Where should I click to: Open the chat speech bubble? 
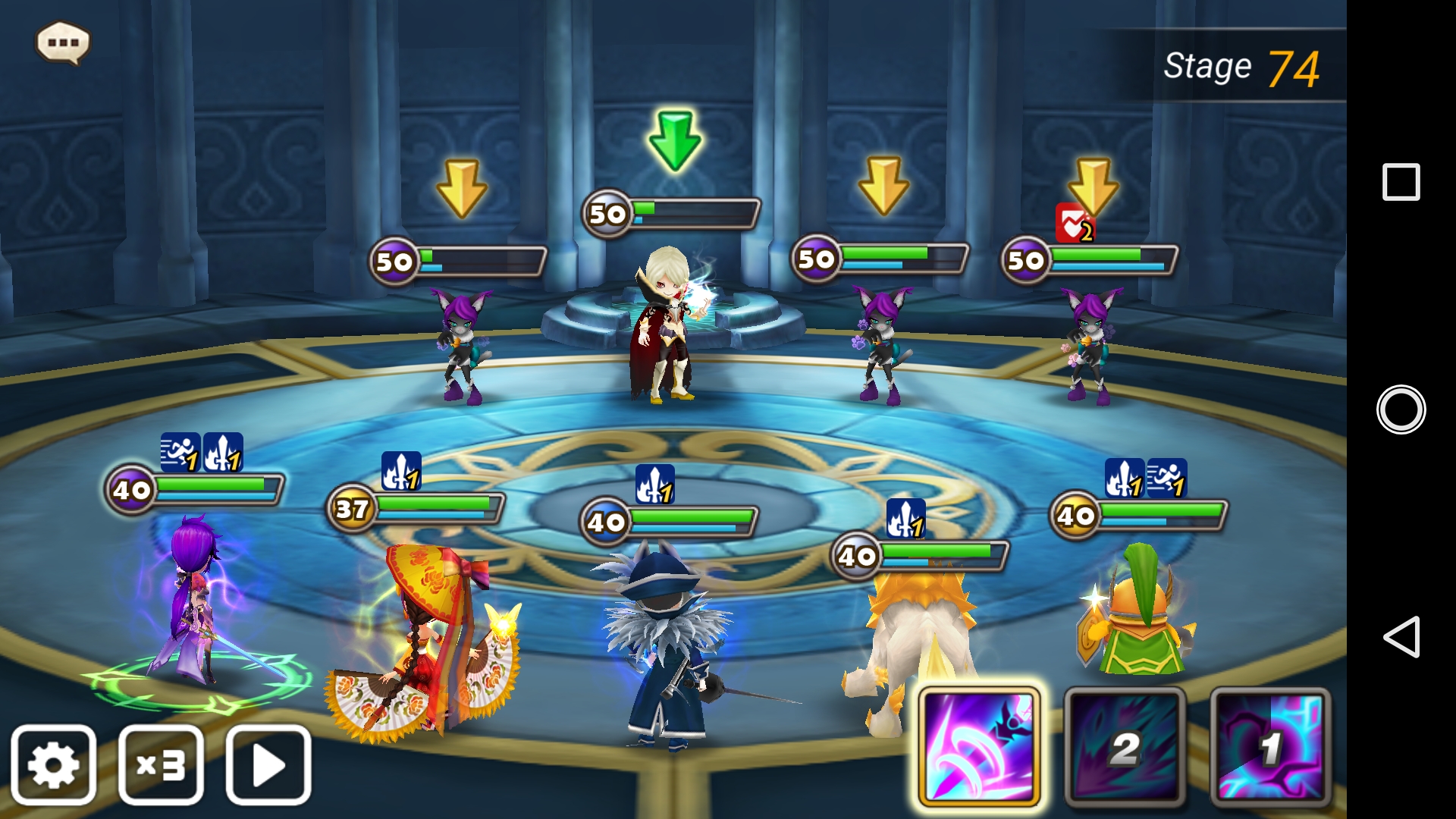coord(63,42)
